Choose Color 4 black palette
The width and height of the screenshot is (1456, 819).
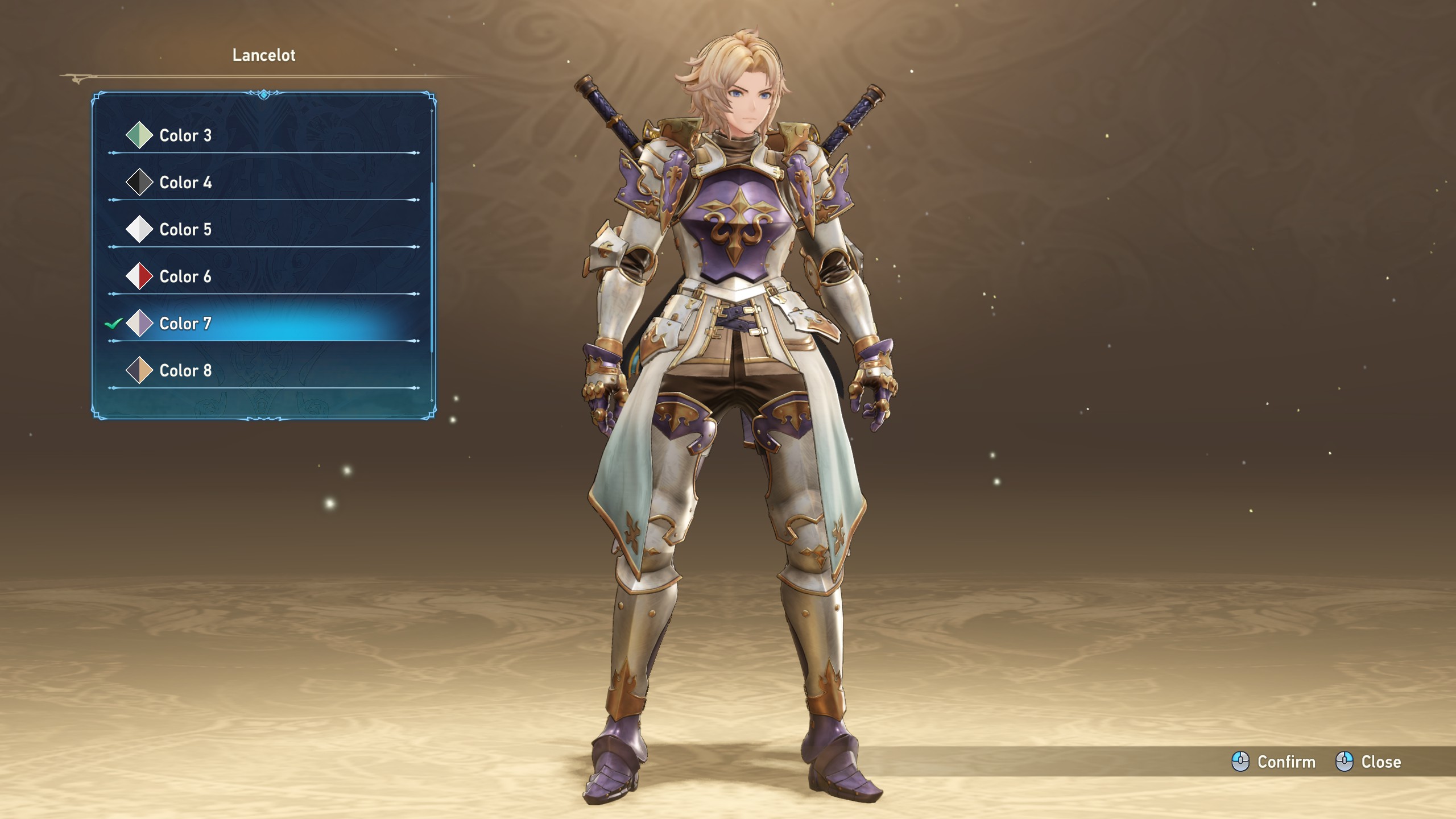click(185, 183)
